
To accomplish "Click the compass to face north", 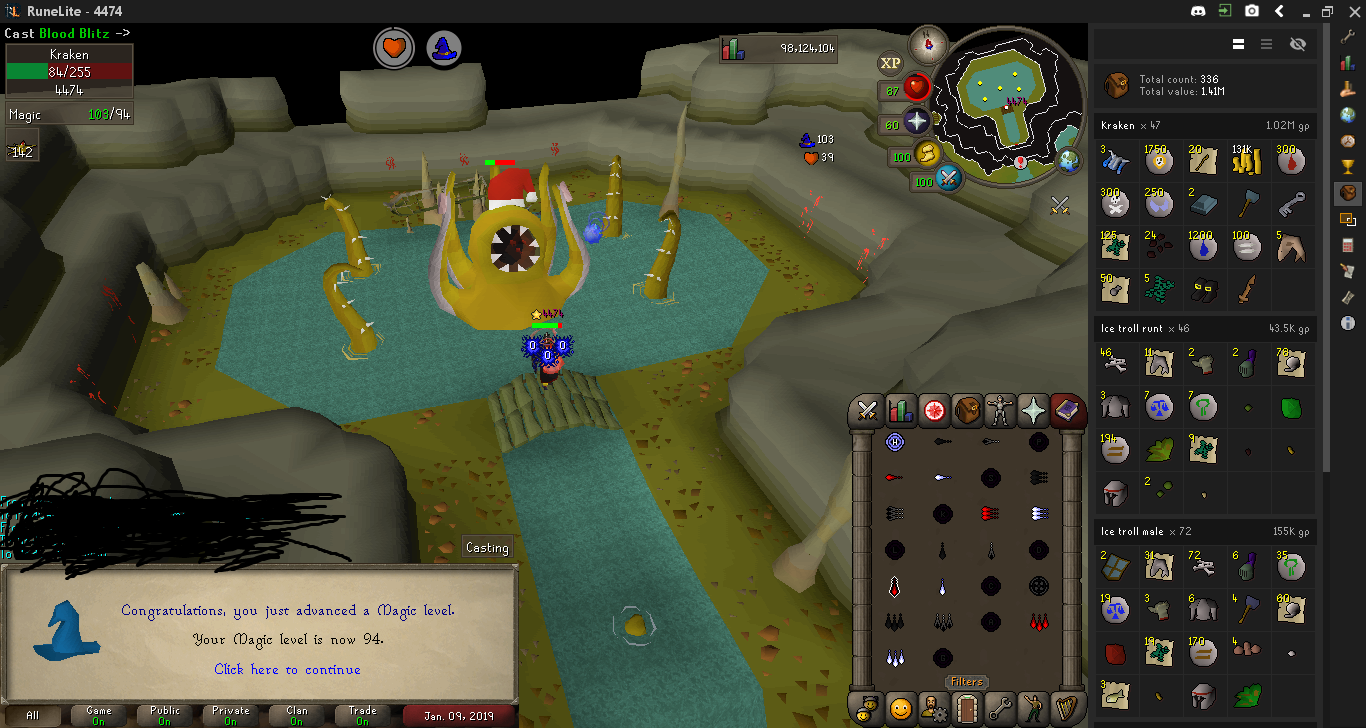I will [929, 43].
